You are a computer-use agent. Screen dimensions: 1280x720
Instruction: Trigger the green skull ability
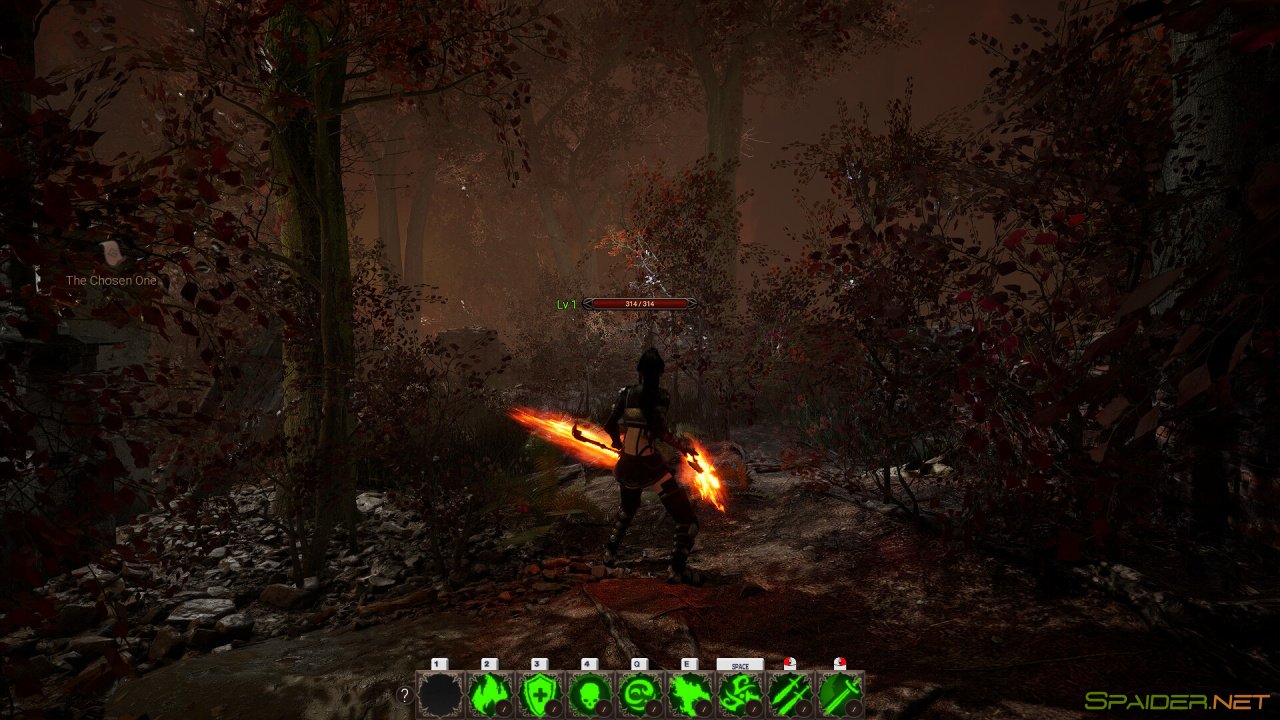(590, 694)
